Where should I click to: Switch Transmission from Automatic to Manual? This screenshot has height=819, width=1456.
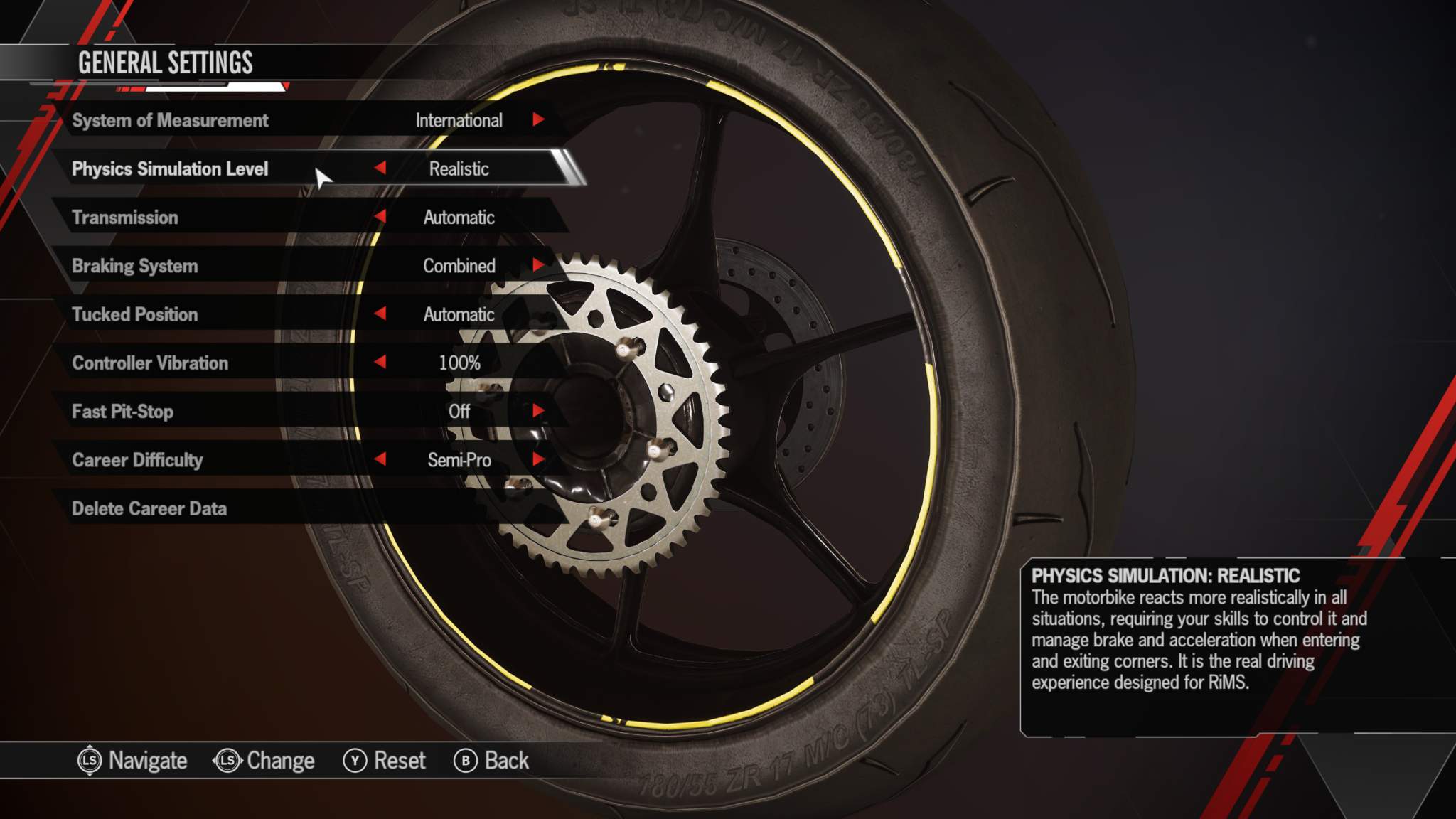(539, 218)
